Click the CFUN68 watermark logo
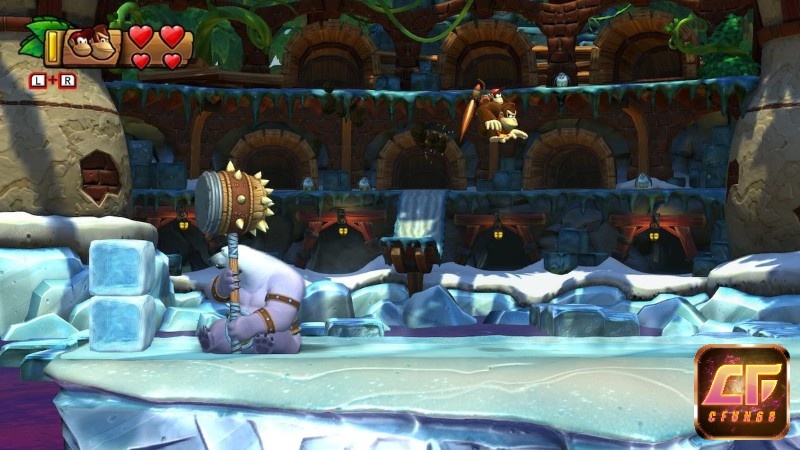Screen dimensions: 800x450 [x=741, y=391]
